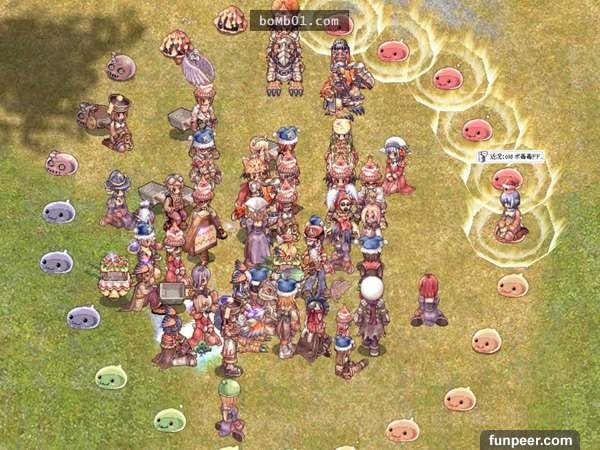Open the chat room sign above the character
Screen dimensions: 600x450
[510, 157]
